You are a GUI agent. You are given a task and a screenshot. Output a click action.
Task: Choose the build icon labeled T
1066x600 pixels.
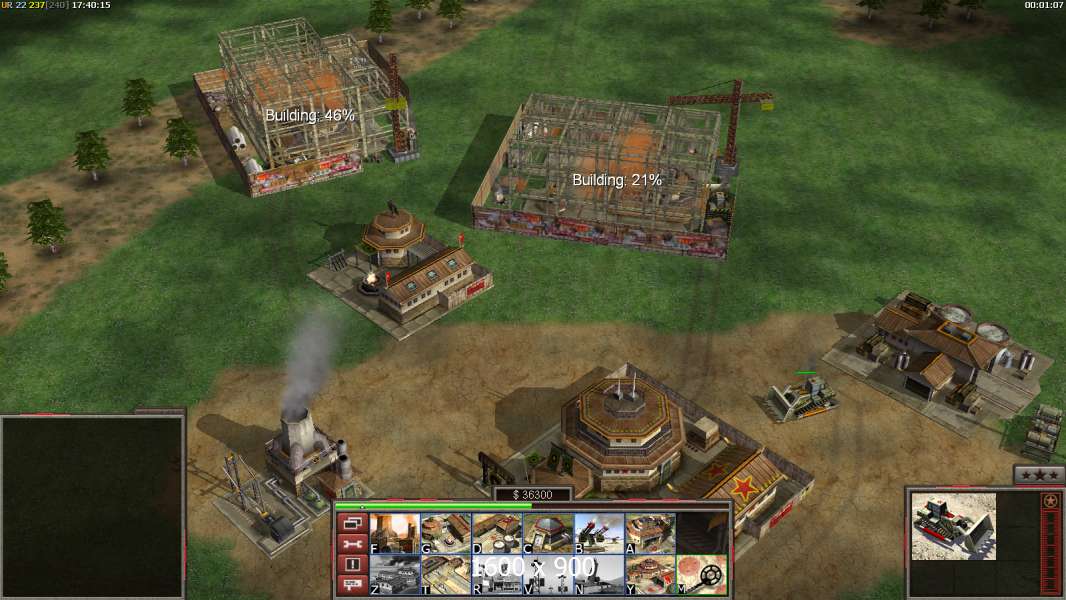coord(446,574)
